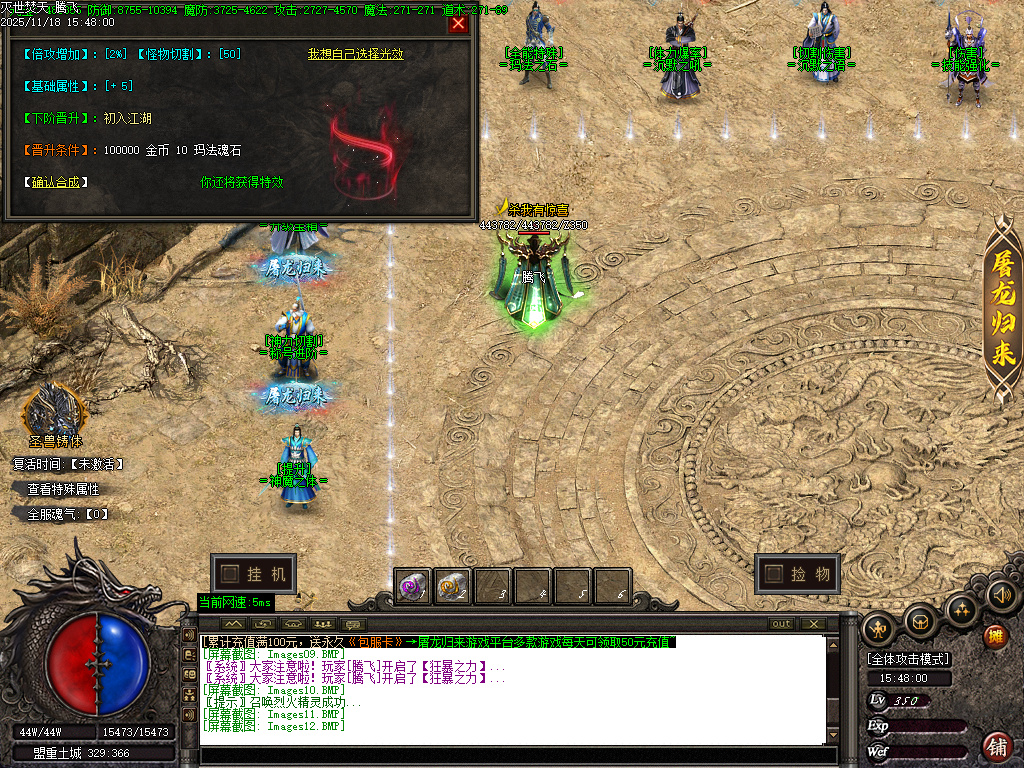The height and width of the screenshot is (768, 1024).
Task: Open the round three-diamond skills icon
Action: pyautogui.click(x=962, y=608)
